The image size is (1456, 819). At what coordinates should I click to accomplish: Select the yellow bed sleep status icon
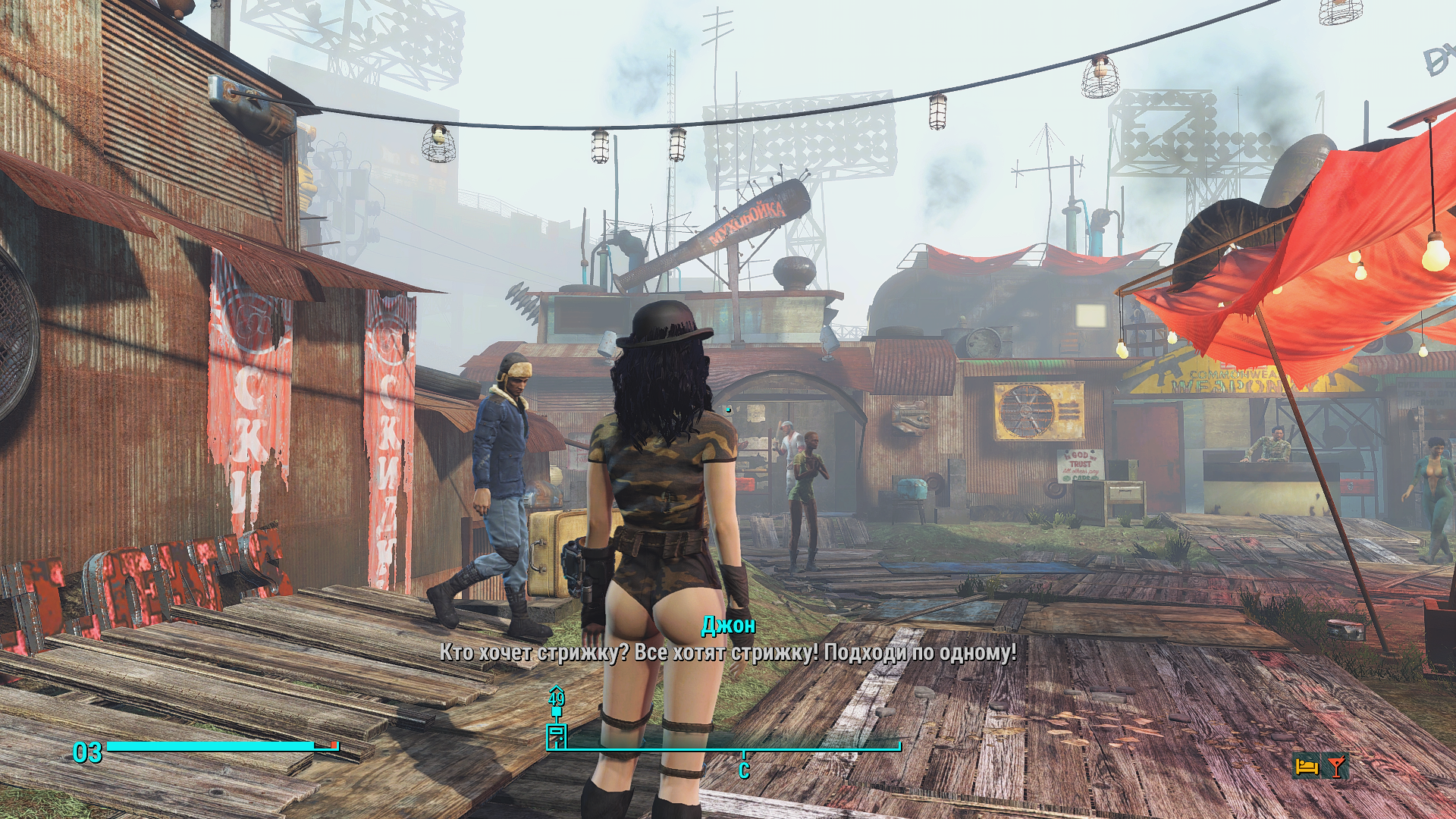(x=1307, y=767)
